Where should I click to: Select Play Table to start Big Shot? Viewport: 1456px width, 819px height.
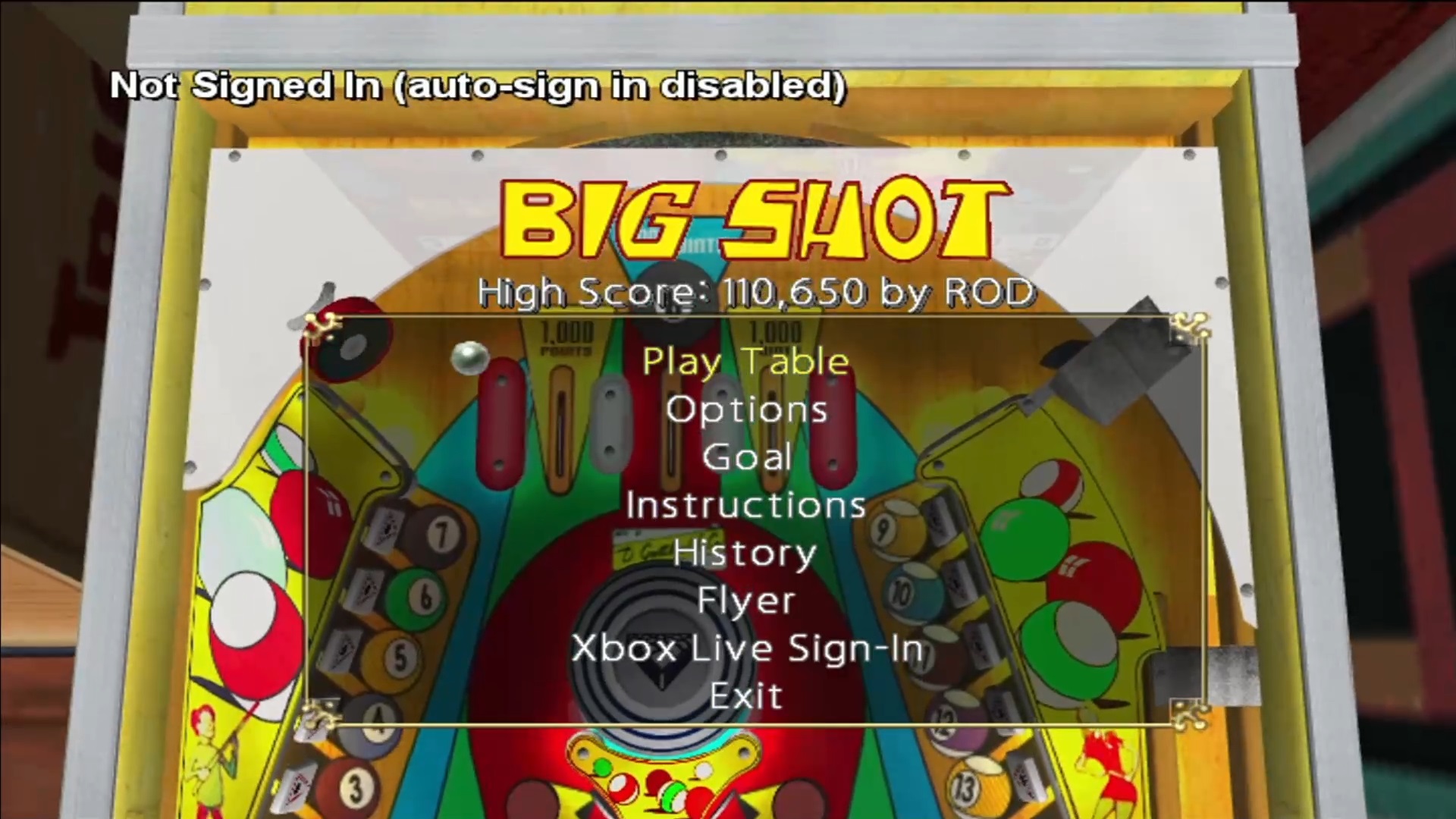(x=745, y=362)
